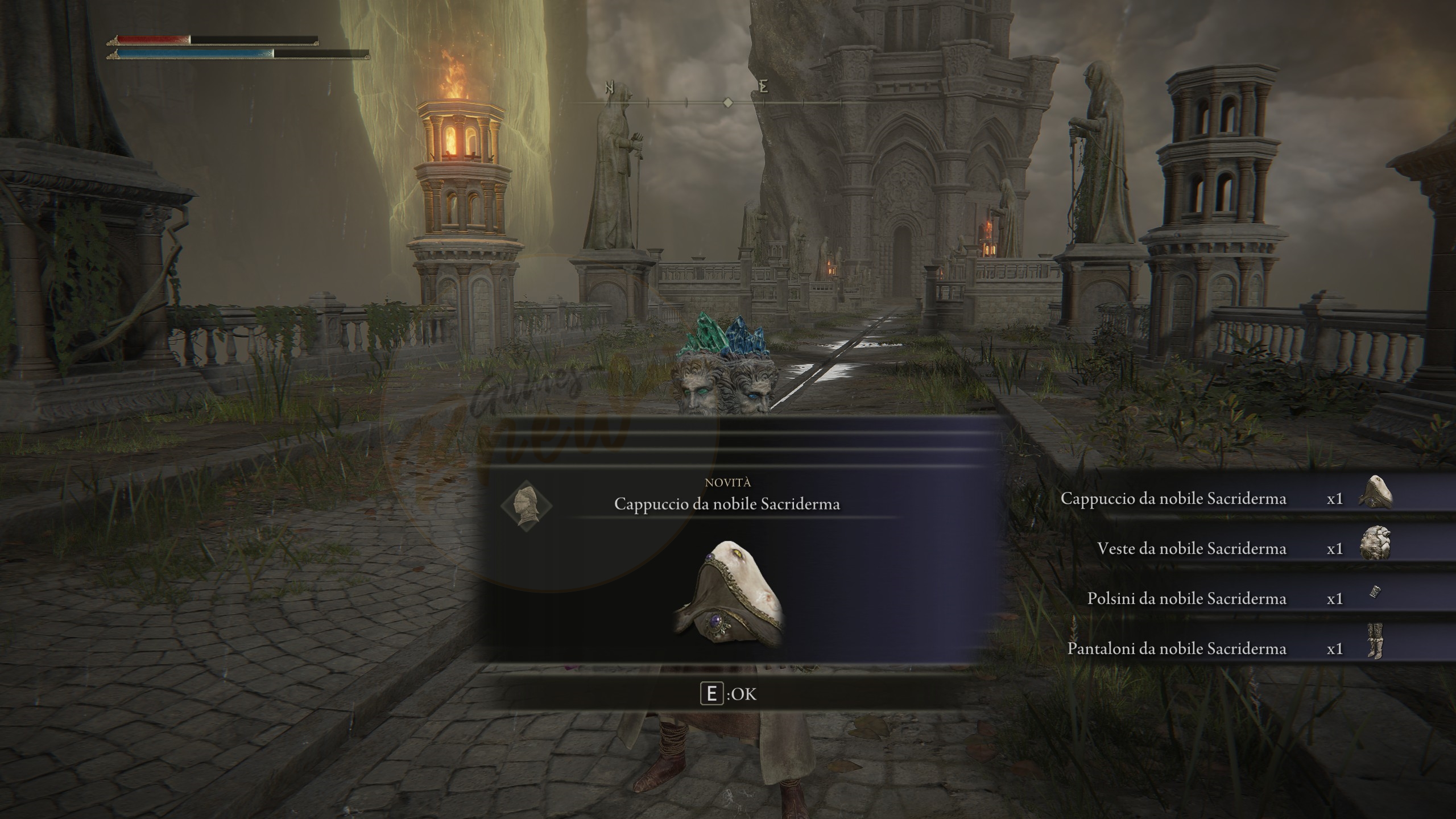
Task: Confirm the item popup with OK
Action: click(728, 694)
